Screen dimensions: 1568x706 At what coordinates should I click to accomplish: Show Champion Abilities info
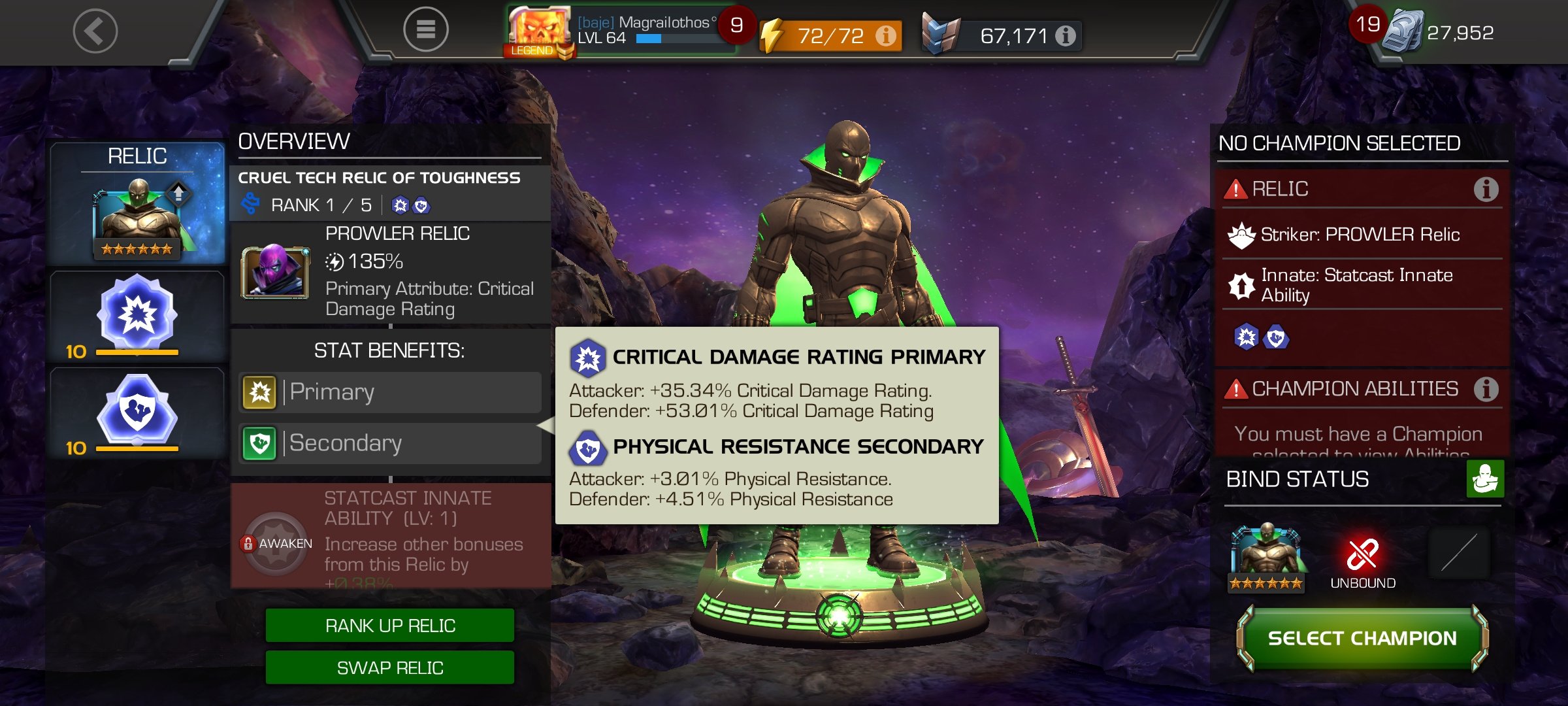tap(1486, 389)
